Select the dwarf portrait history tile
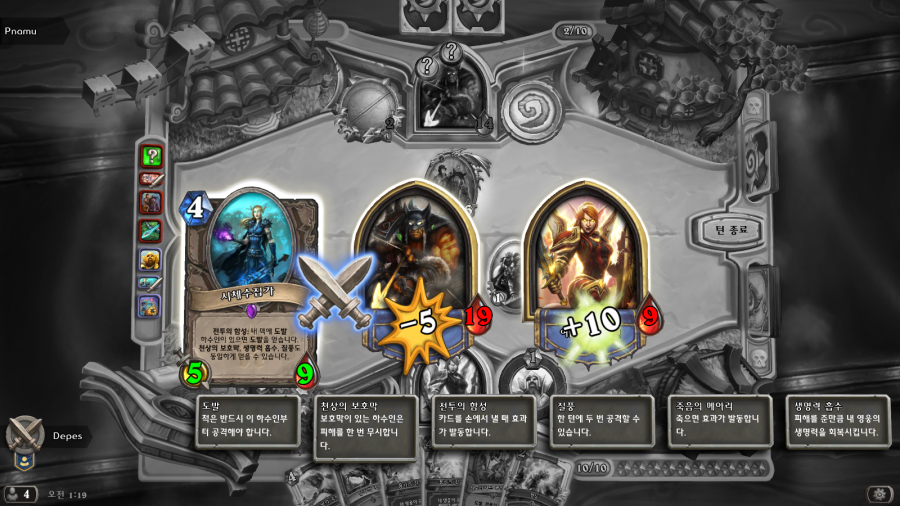The image size is (900, 506). point(150,258)
